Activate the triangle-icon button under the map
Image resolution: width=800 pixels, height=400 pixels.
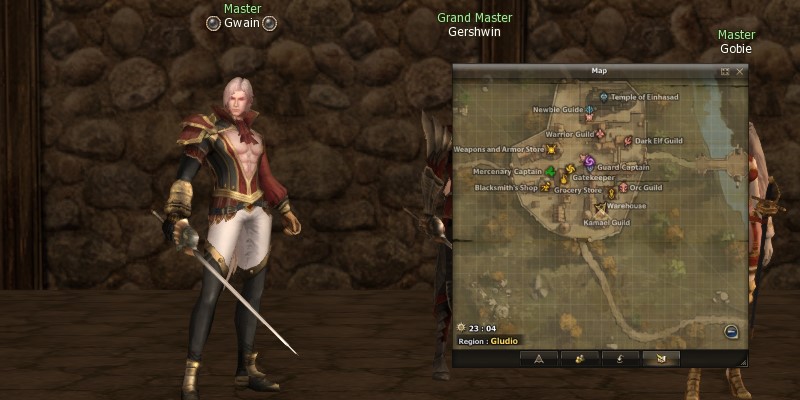[x=539, y=357]
